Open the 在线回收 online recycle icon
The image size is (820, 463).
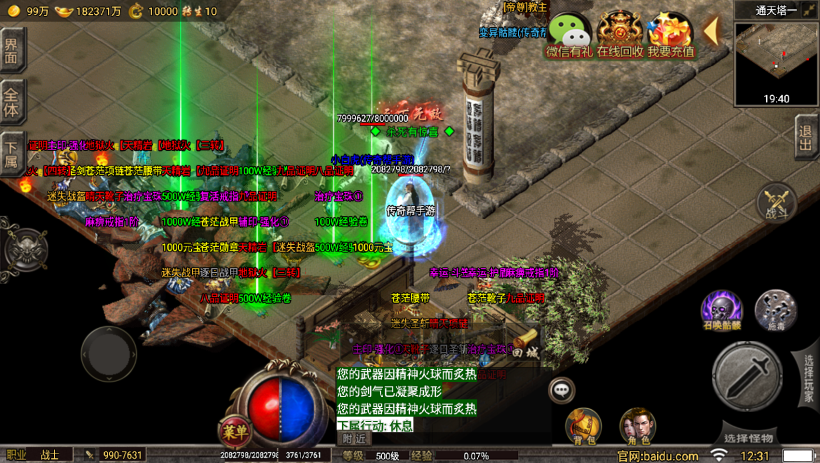620,35
